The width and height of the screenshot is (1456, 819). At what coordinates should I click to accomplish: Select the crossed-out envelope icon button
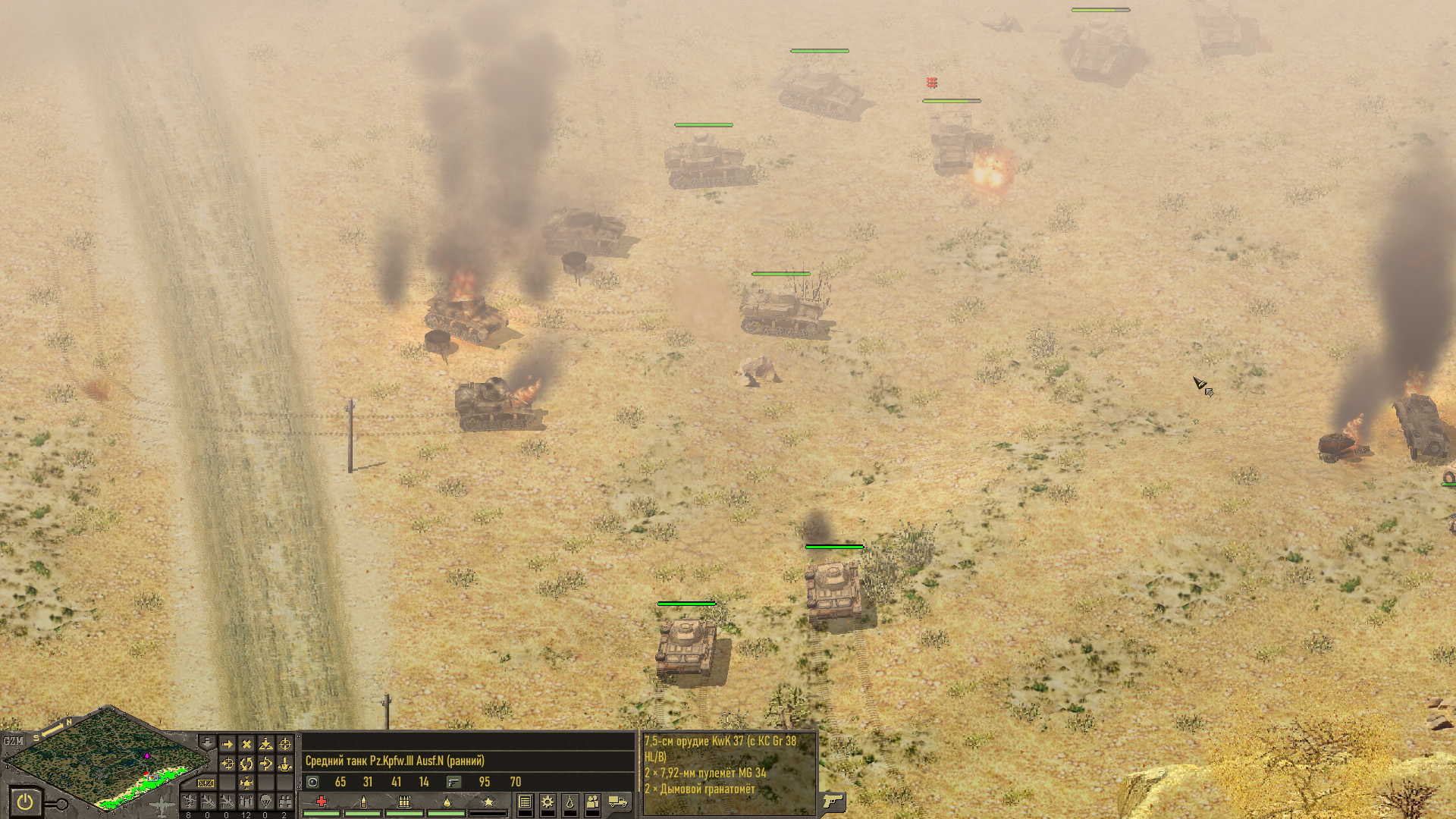[x=206, y=783]
